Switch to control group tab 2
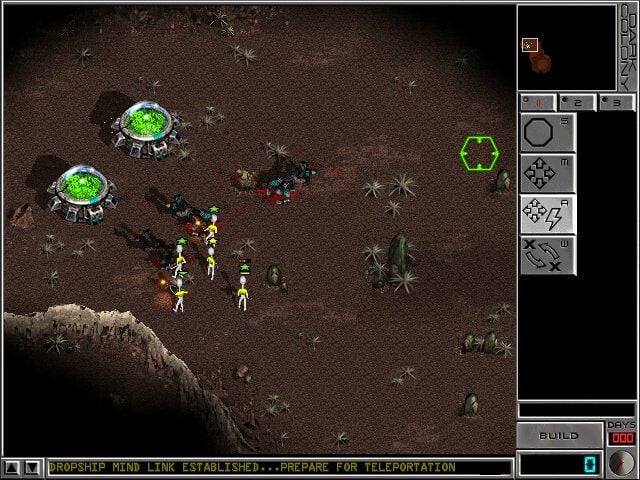 point(577,102)
